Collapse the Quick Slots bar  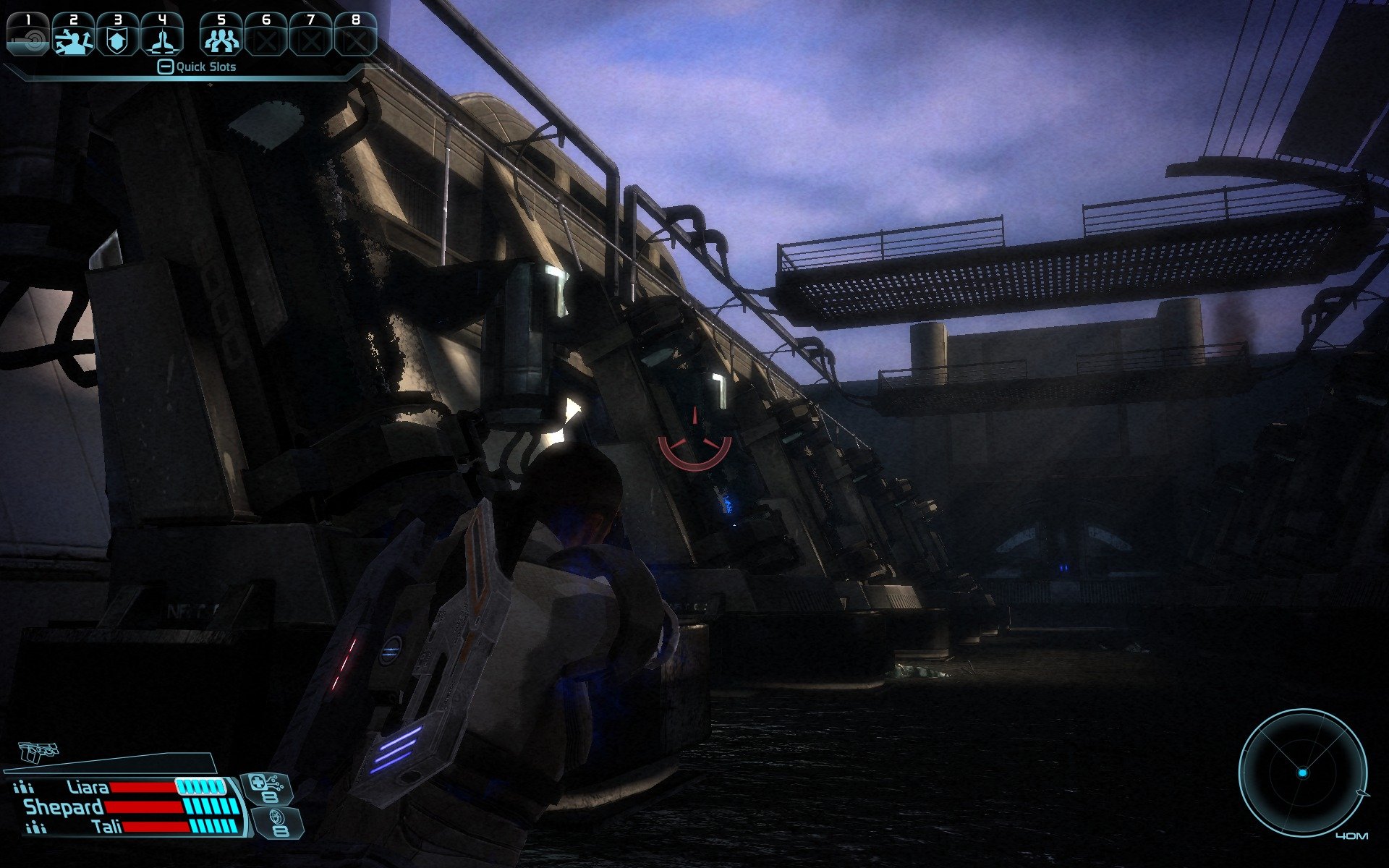point(166,67)
